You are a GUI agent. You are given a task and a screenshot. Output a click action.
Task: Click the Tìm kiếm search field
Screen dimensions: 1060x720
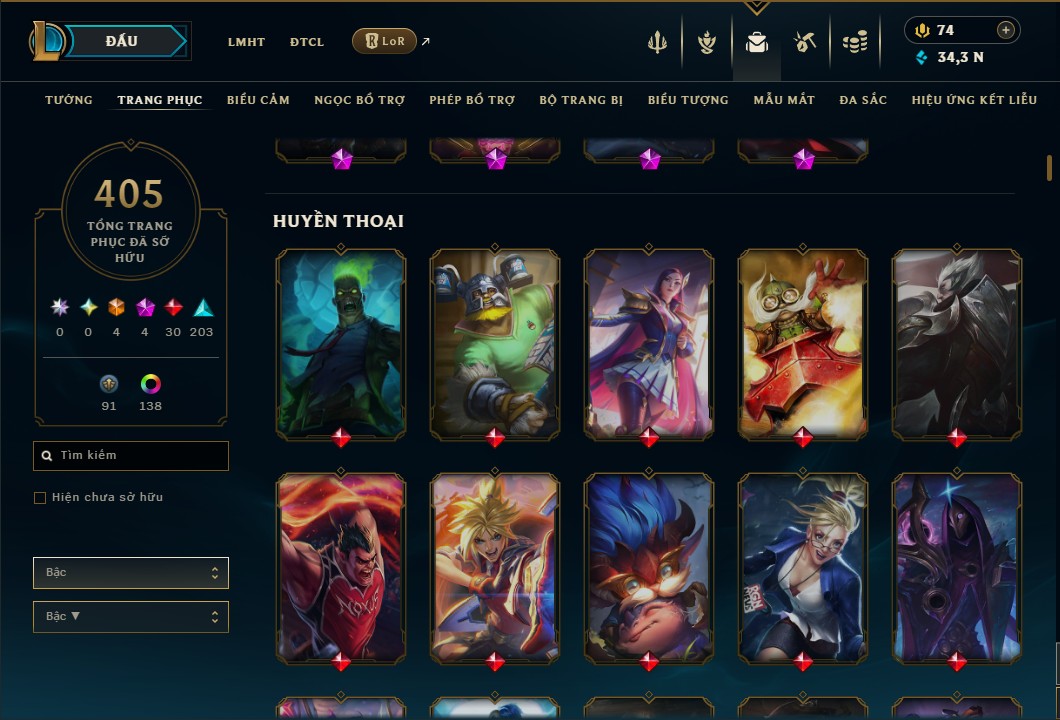[131, 456]
